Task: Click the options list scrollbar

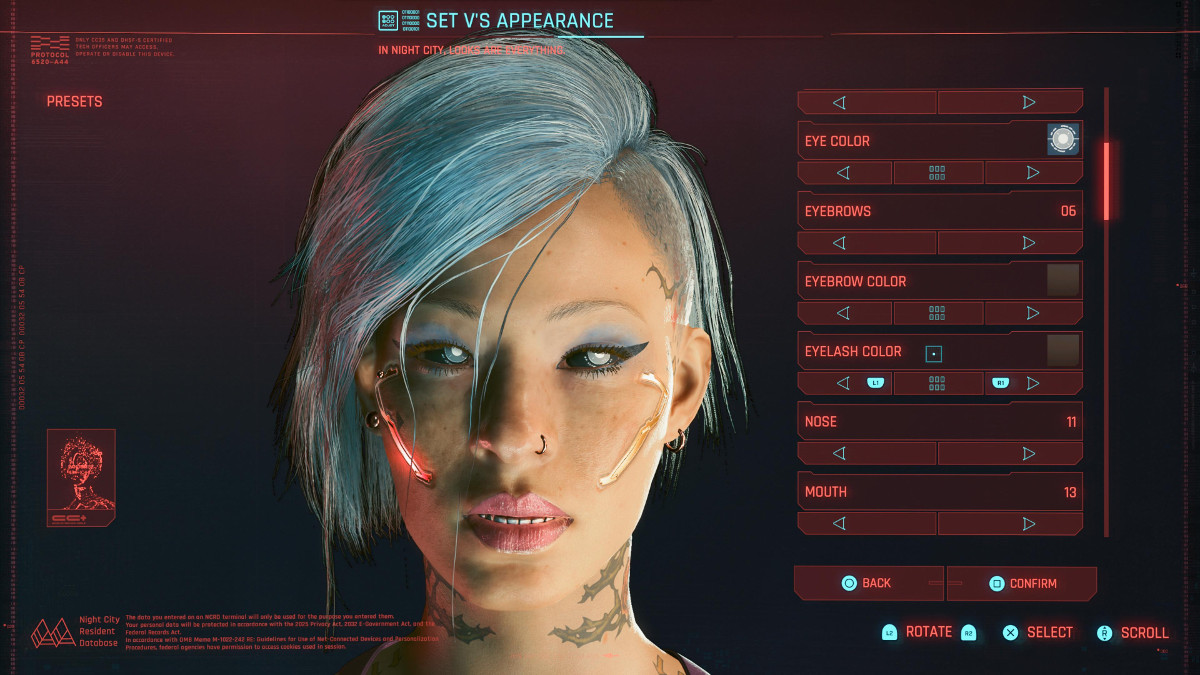Action: click(x=1106, y=181)
